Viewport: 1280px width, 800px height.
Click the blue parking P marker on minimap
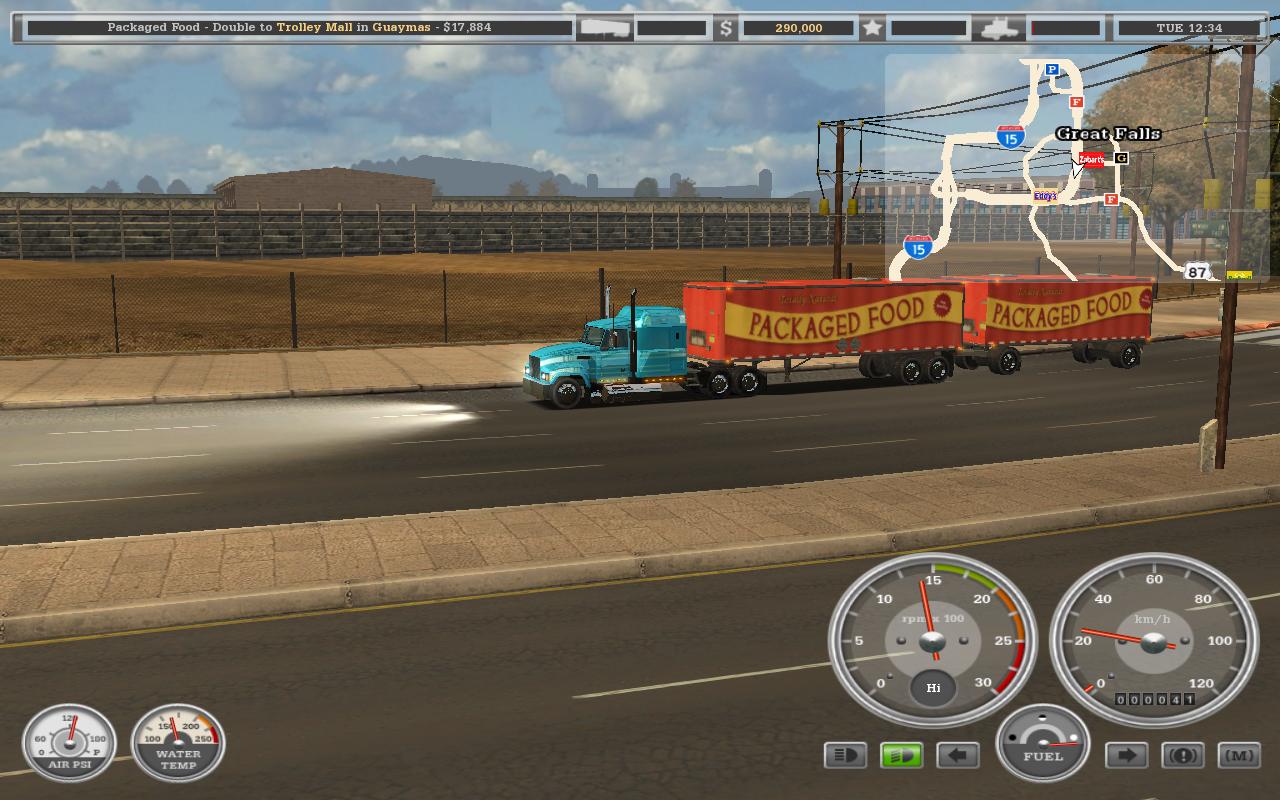coord(1052,70)
